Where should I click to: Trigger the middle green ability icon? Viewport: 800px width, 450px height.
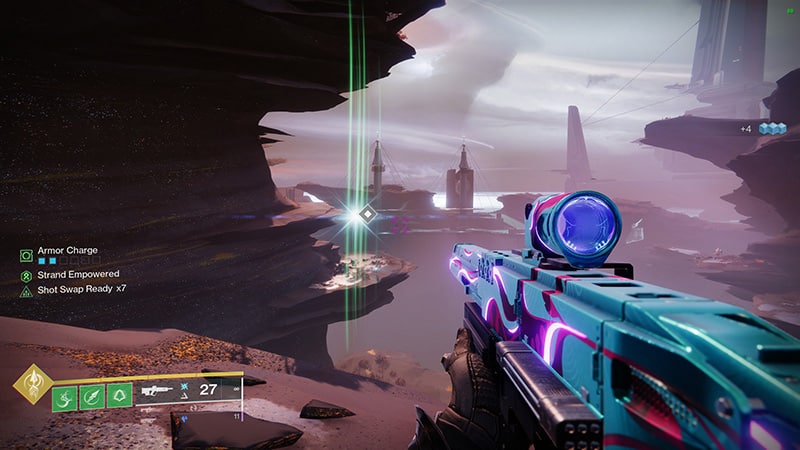pyautogui.click(x=92, y=396)
